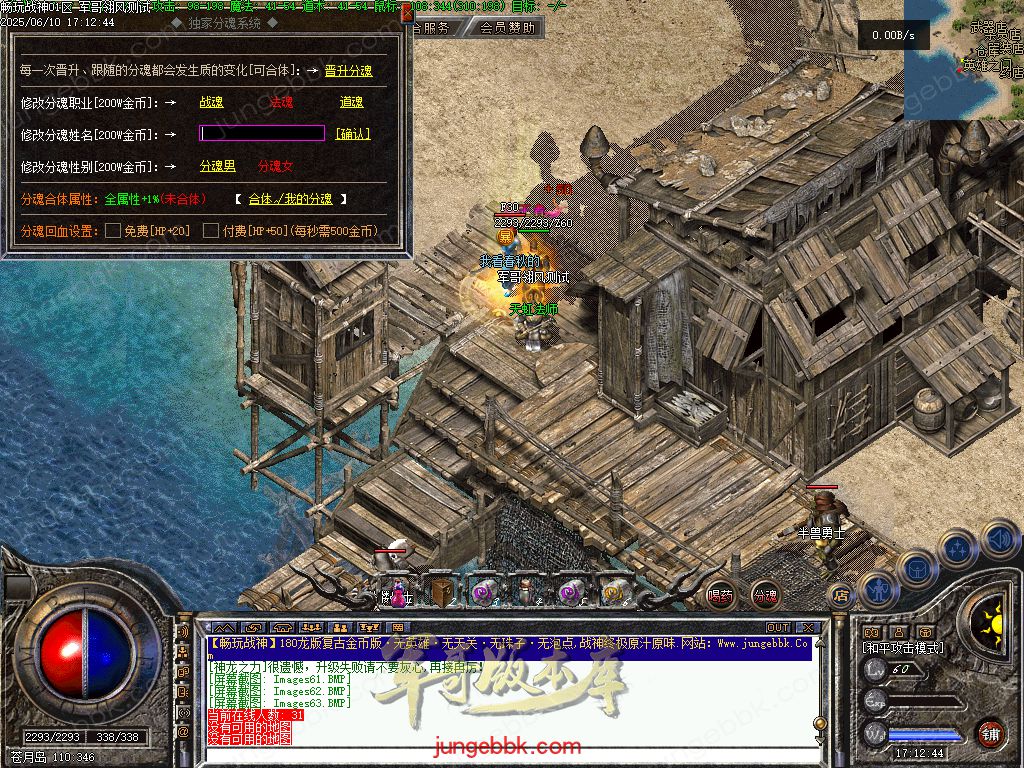Click the red 铺 stall button

click(x=990, y=733)
